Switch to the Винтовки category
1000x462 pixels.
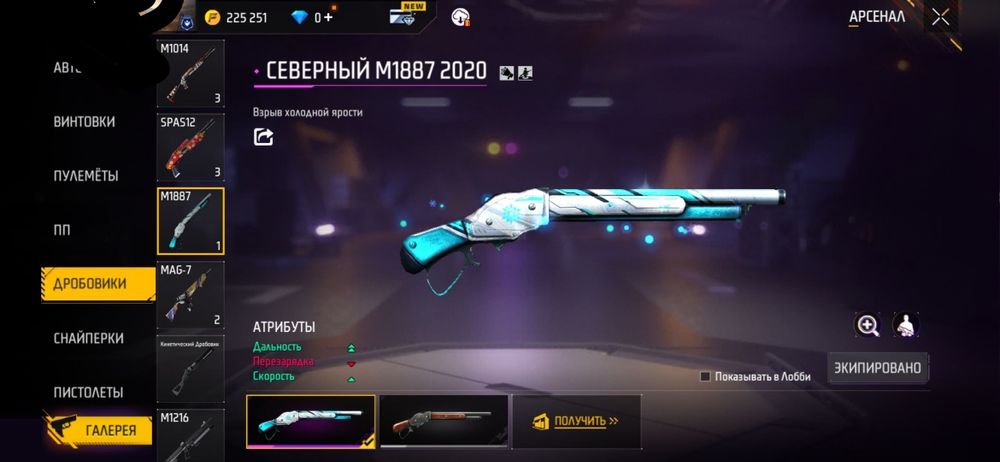pyautogui.click(x=84, y=122)
